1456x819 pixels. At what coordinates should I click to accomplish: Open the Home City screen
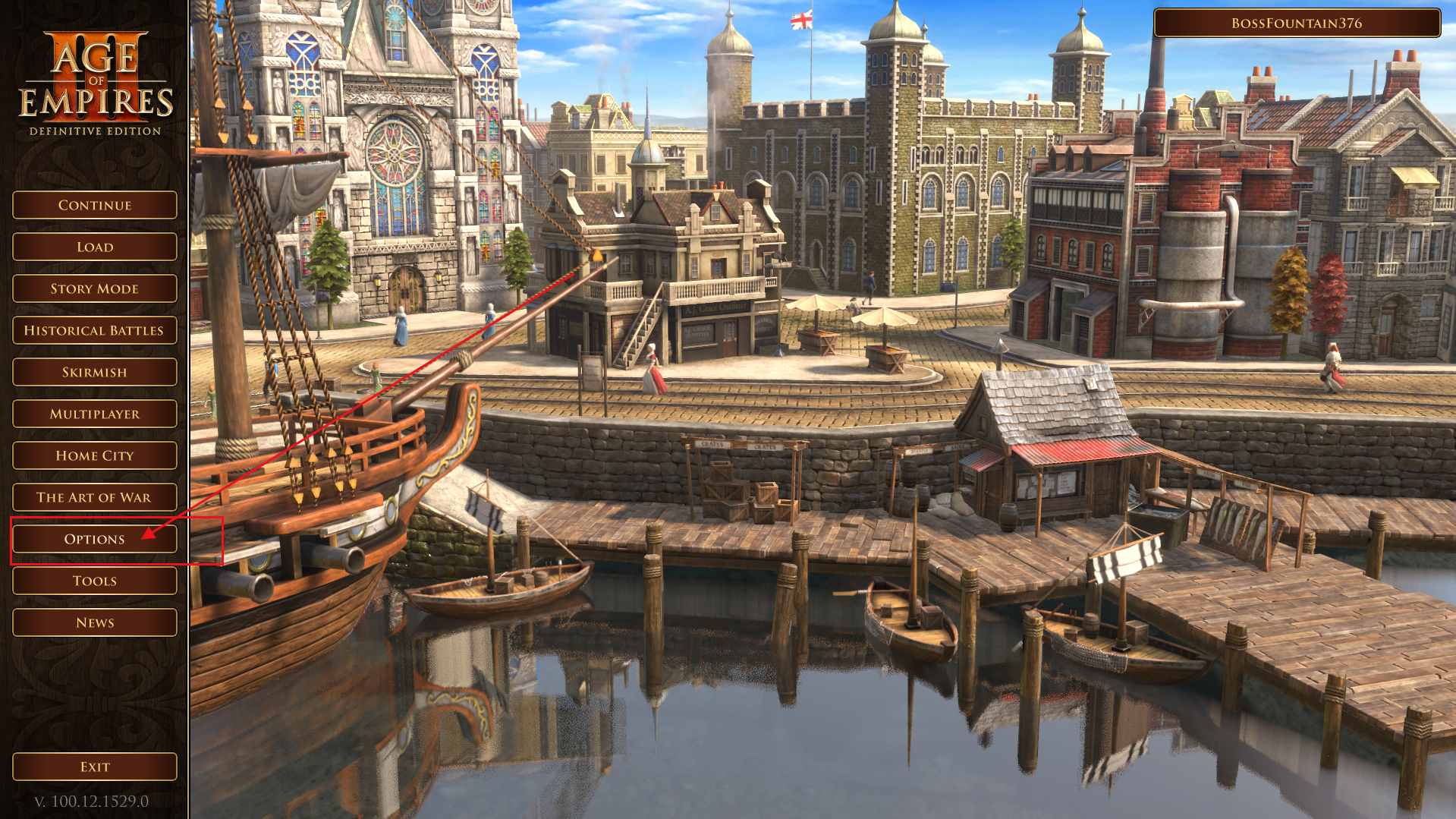pos(95,455)
